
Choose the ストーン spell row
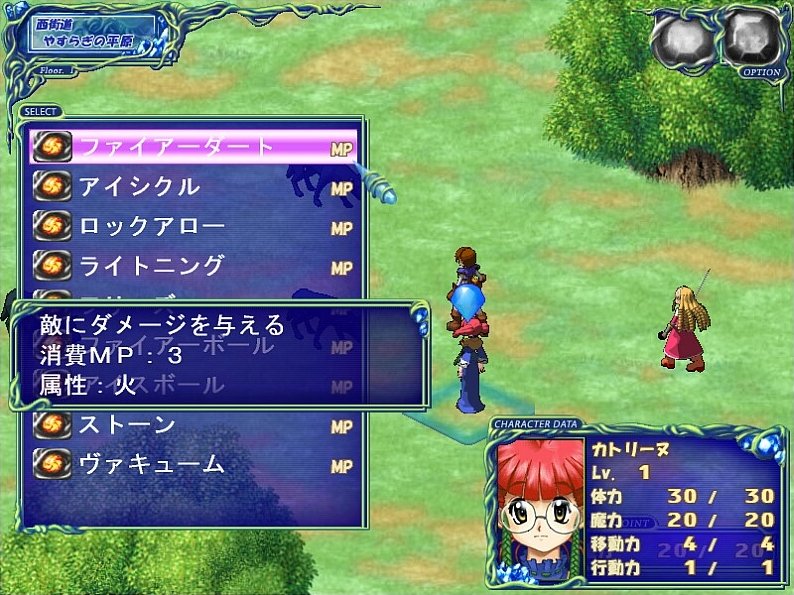coord(190,426)
